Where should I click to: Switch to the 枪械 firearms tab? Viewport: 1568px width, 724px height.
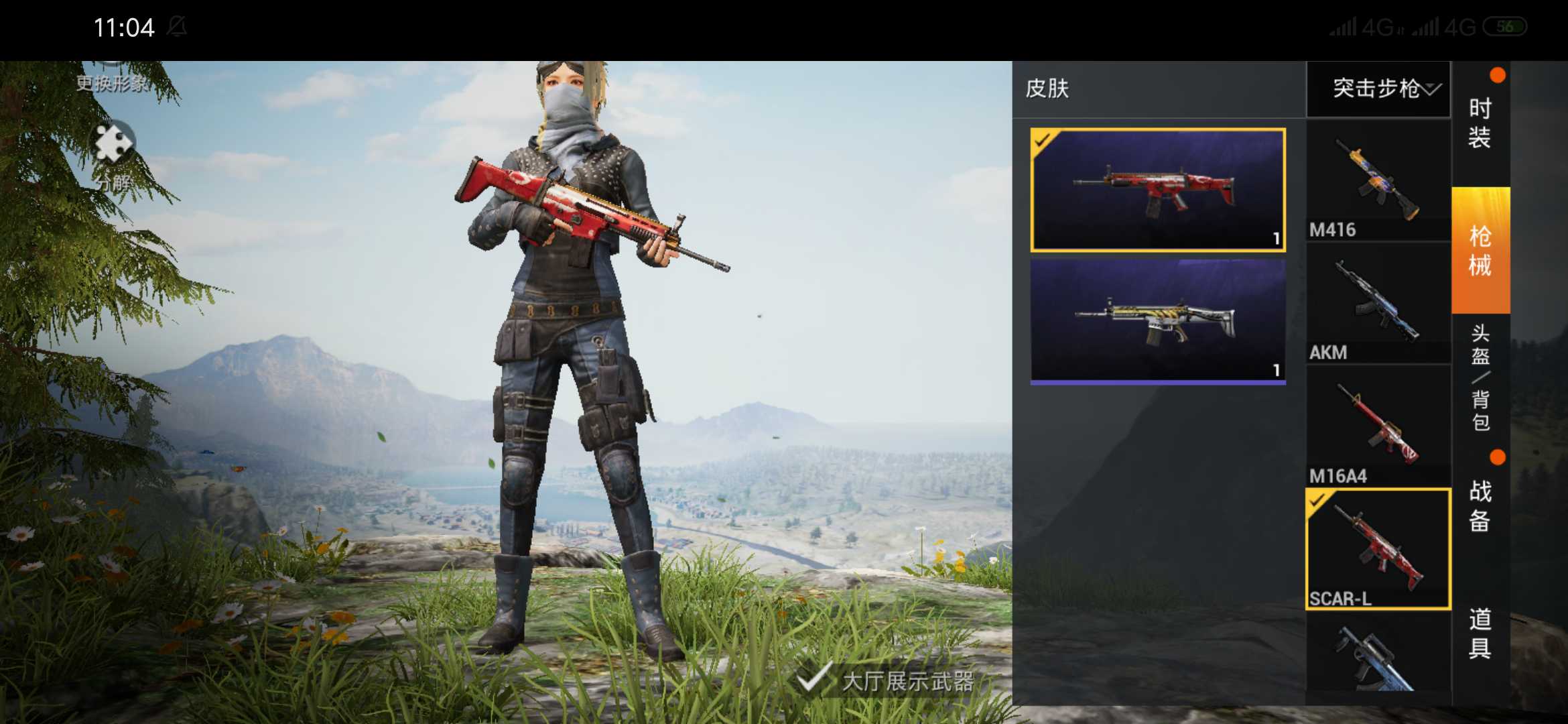pos(1480,251)
